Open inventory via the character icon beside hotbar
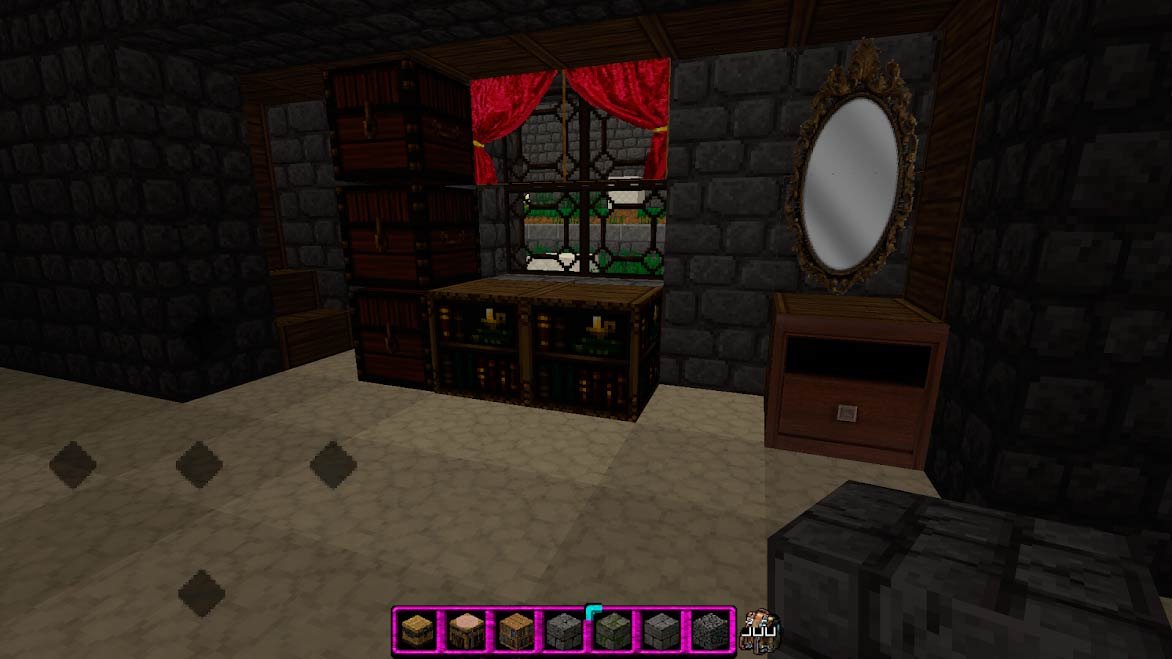 click(x=762, y=629)
